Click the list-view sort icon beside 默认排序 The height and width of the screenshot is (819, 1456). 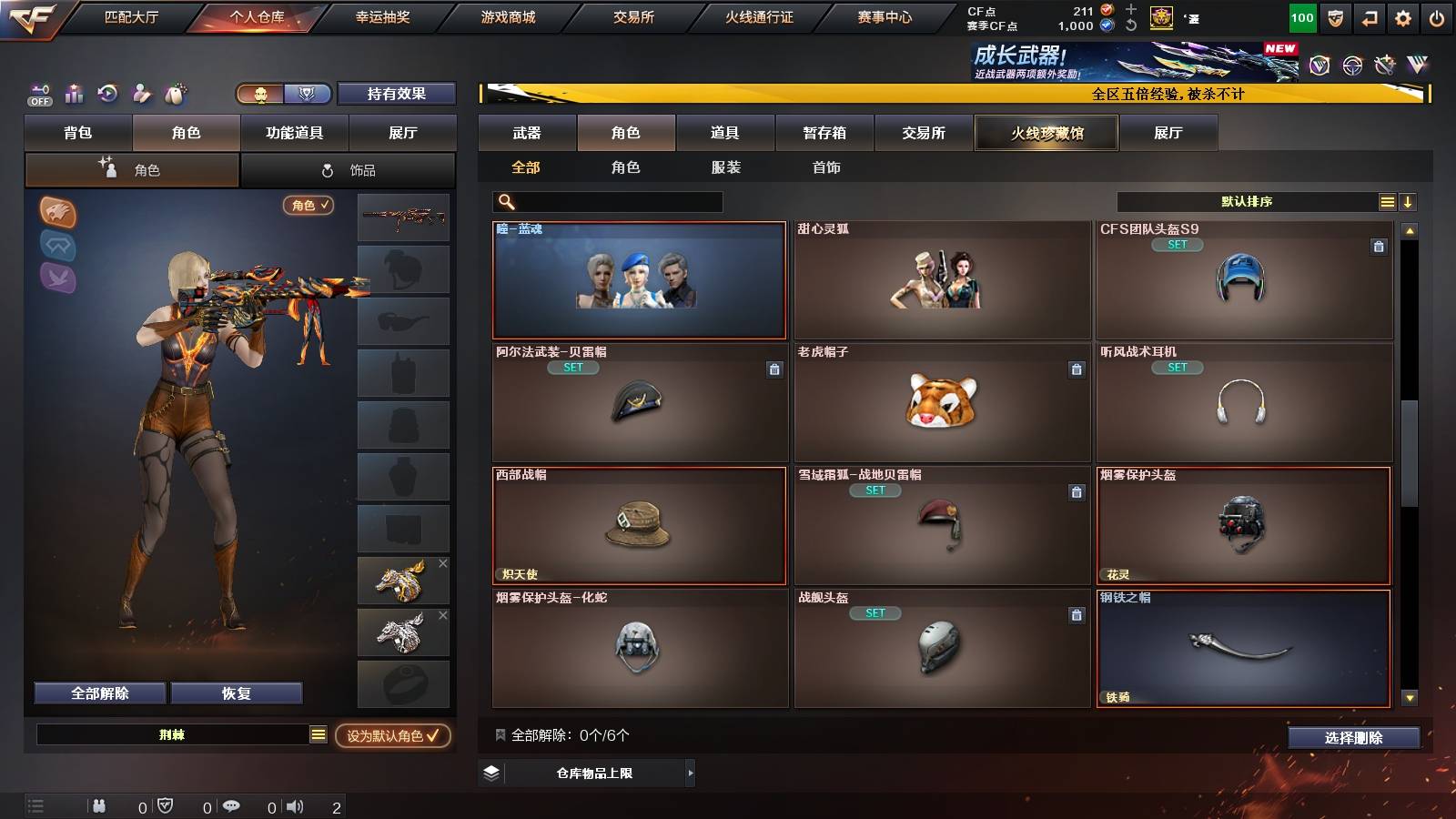[x=1387, y=201]
